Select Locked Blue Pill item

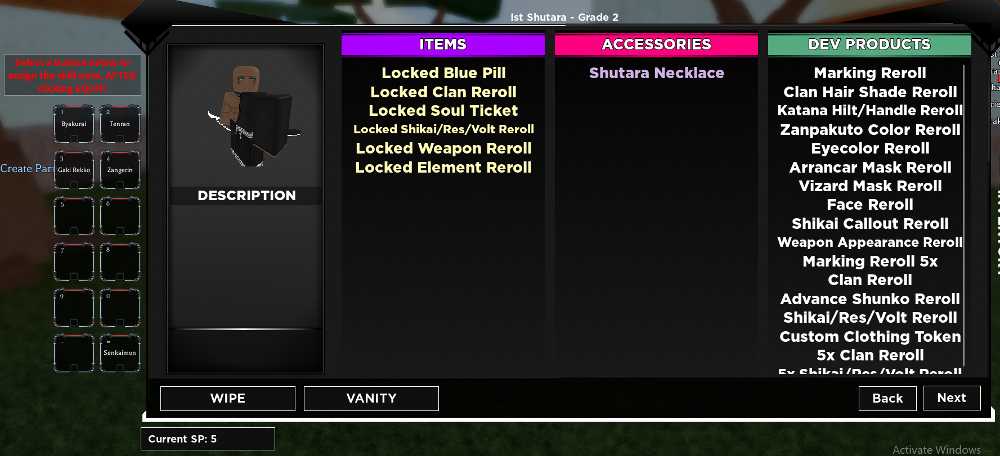443,73
